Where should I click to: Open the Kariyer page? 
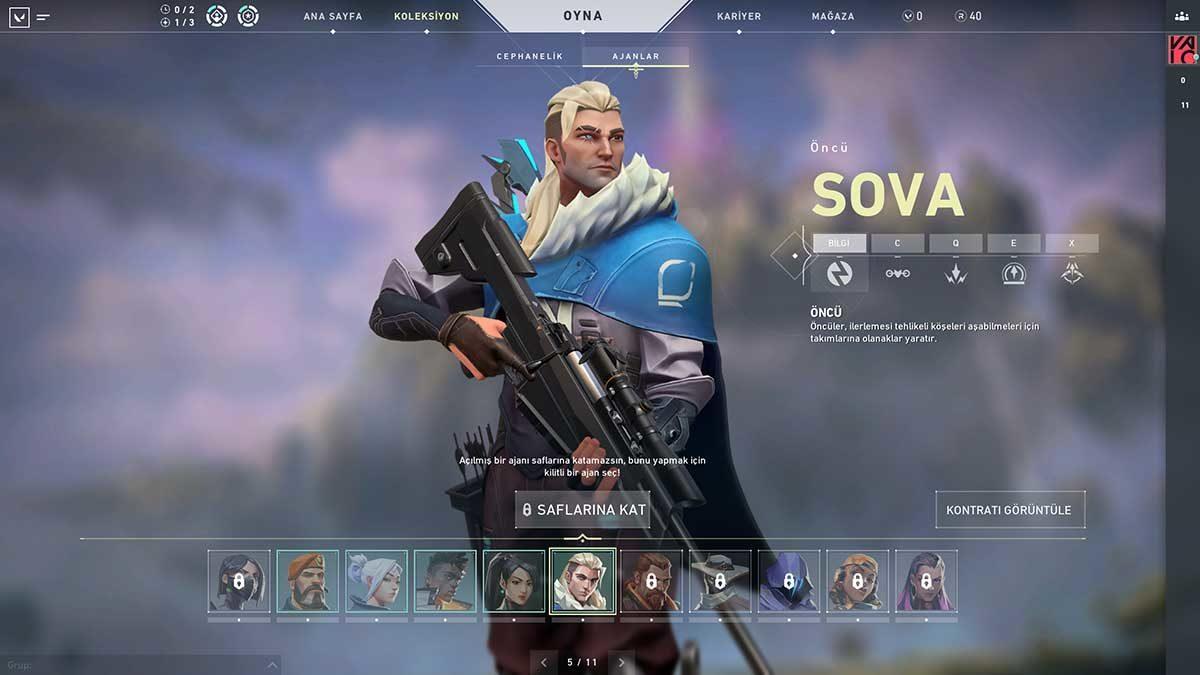click(739, 16)
